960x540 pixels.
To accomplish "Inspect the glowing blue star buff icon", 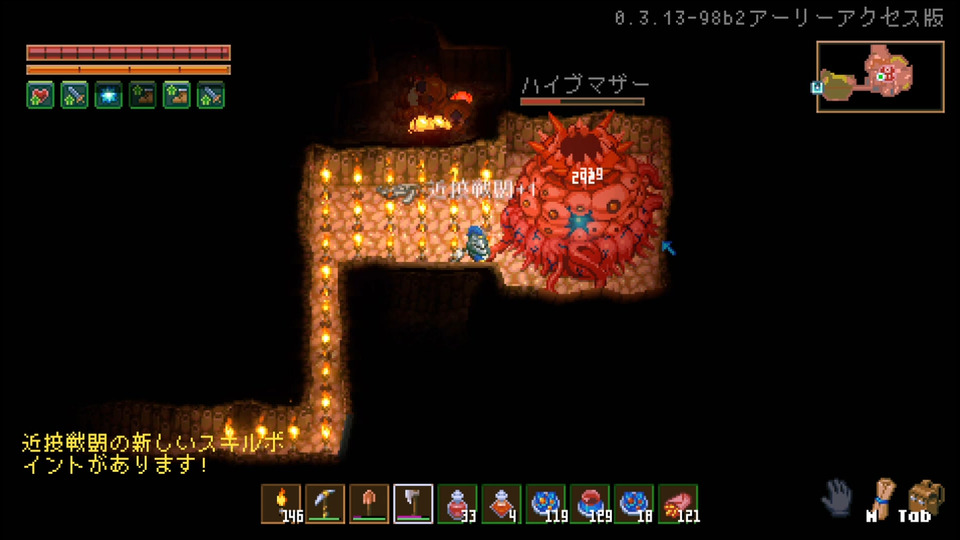I will coord(108,95).
